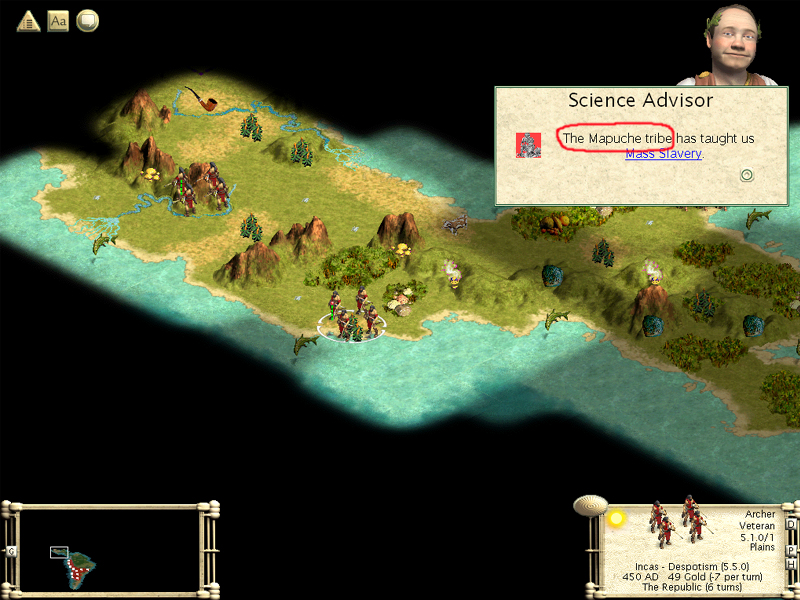Screen dimensions: 800x600
Task: Open the triangular main menu button
Action: tap(28, 20)
